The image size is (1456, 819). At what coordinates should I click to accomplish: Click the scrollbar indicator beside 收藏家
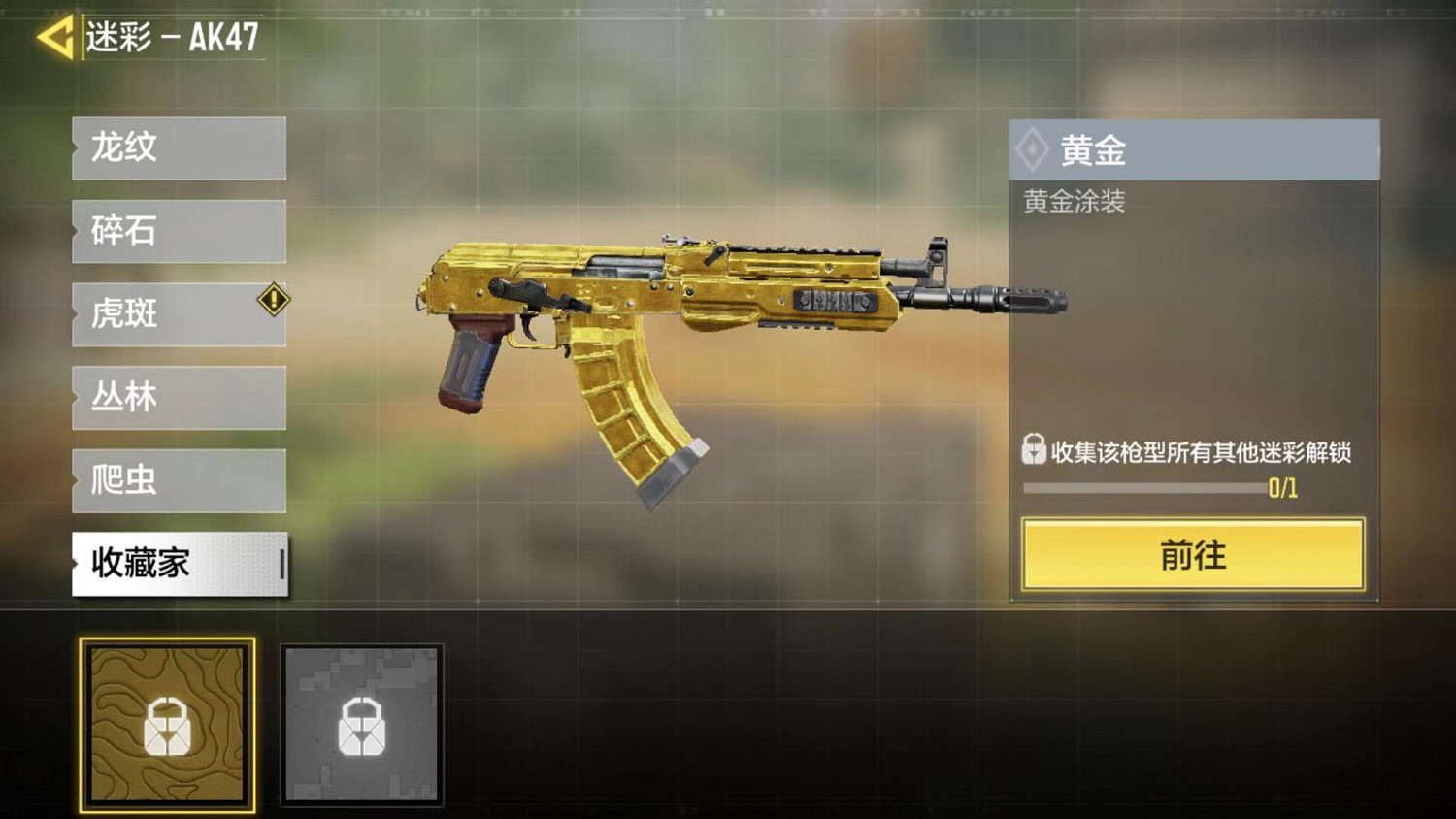click(282, 563)
